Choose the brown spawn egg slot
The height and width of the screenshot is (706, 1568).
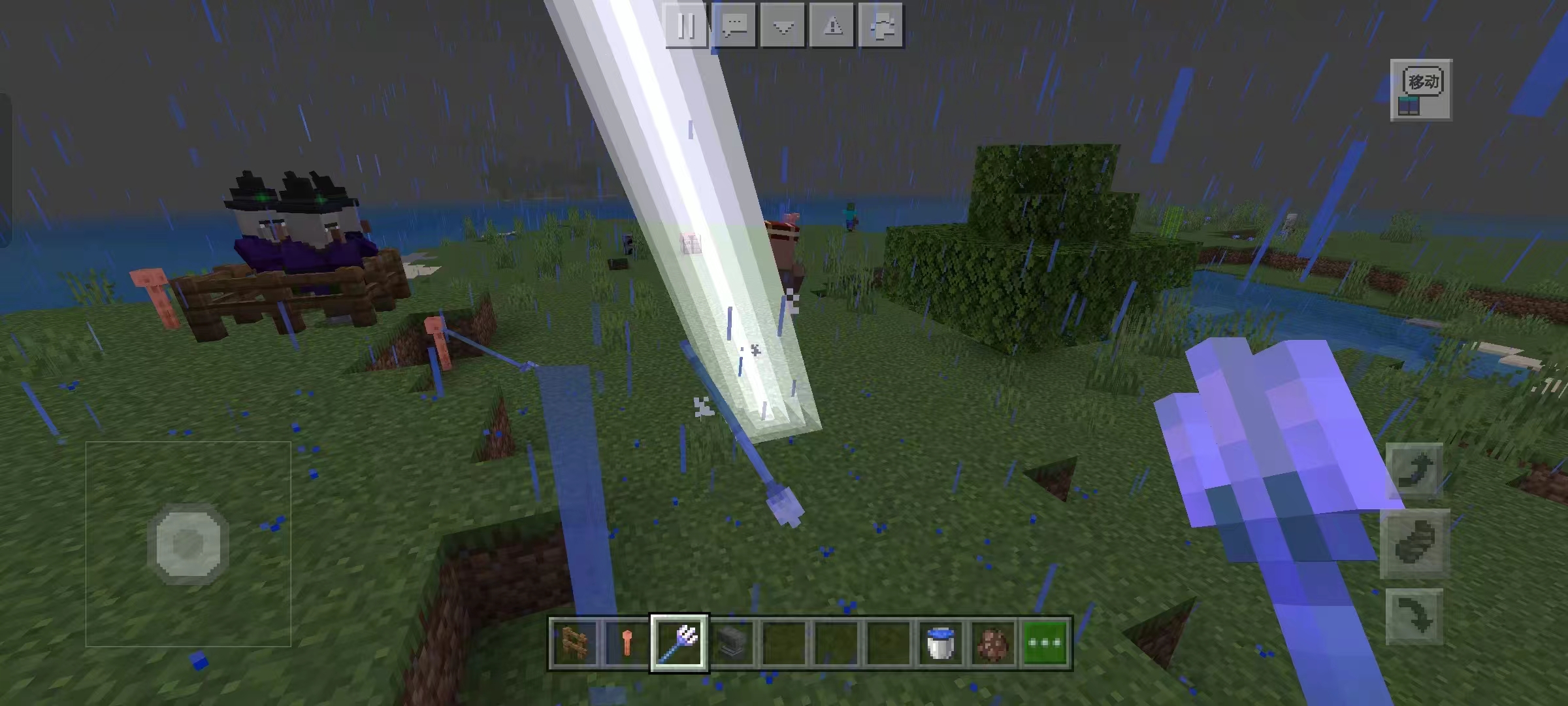tap(993, 643)
